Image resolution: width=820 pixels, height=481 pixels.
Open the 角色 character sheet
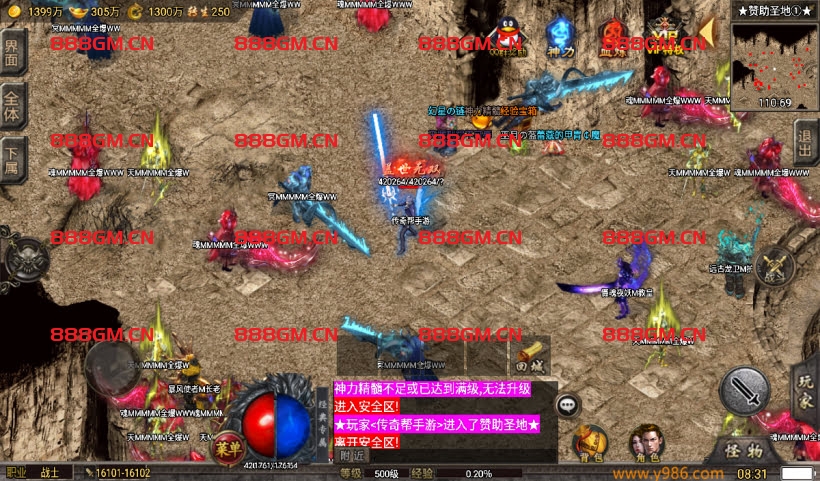644,441
